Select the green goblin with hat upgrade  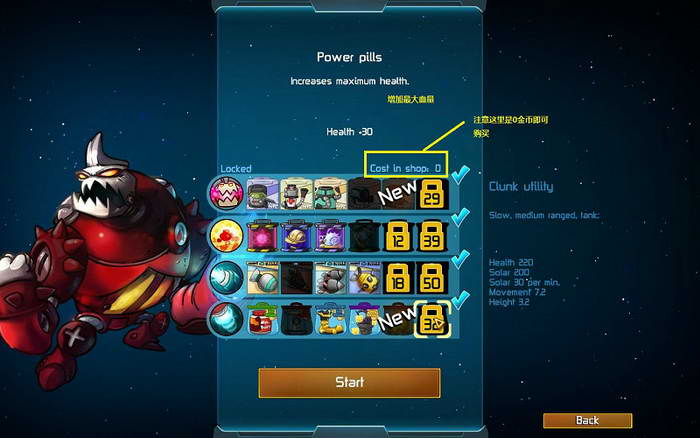(262, 194)
